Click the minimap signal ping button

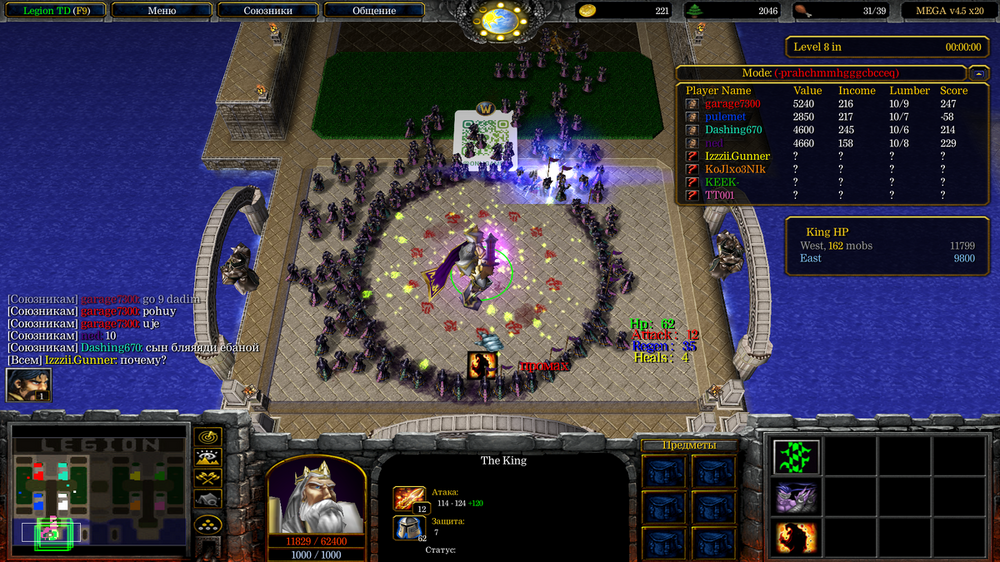(209, 437)
